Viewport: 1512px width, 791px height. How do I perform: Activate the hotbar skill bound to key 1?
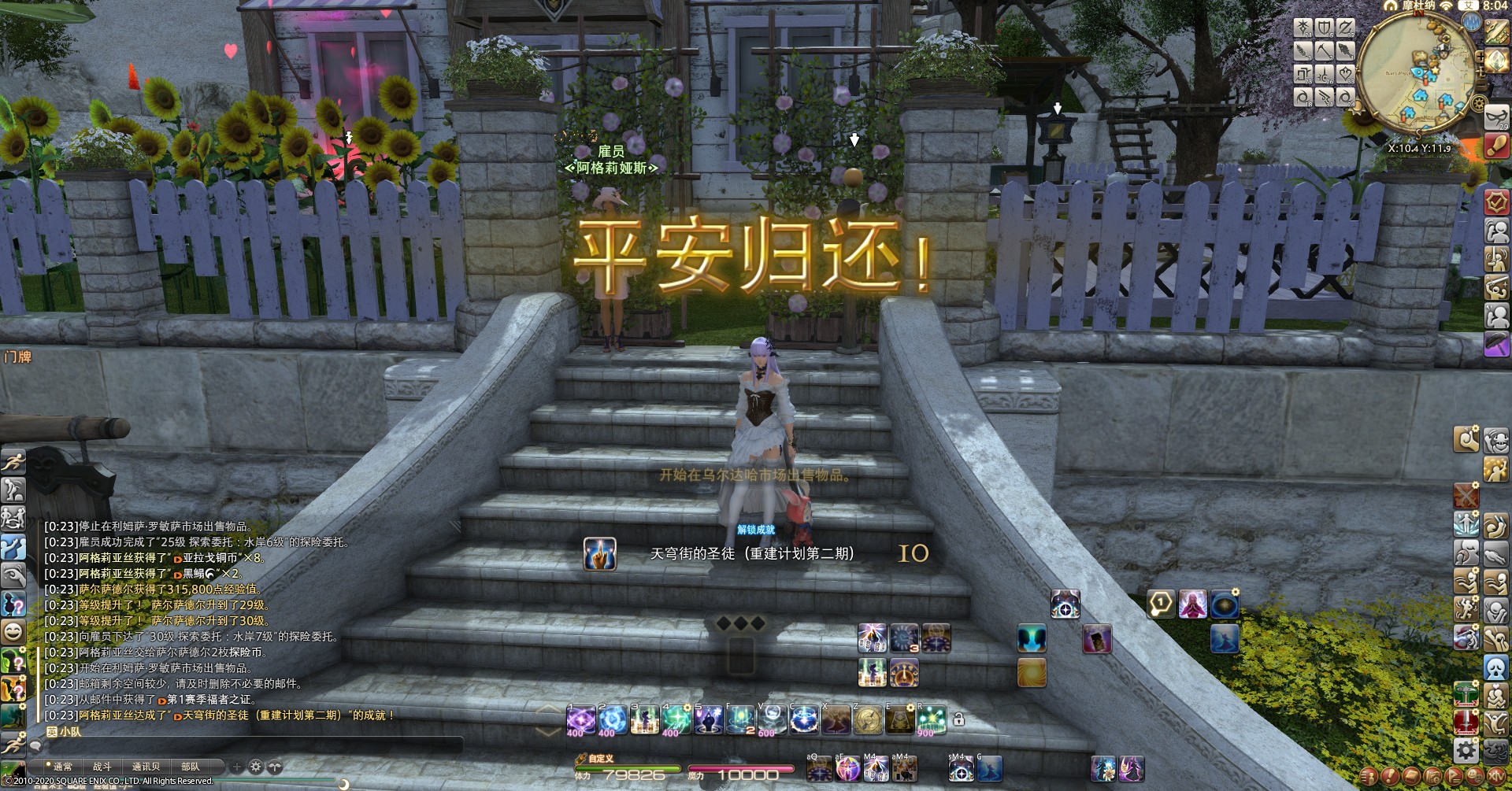coord(581,719)
